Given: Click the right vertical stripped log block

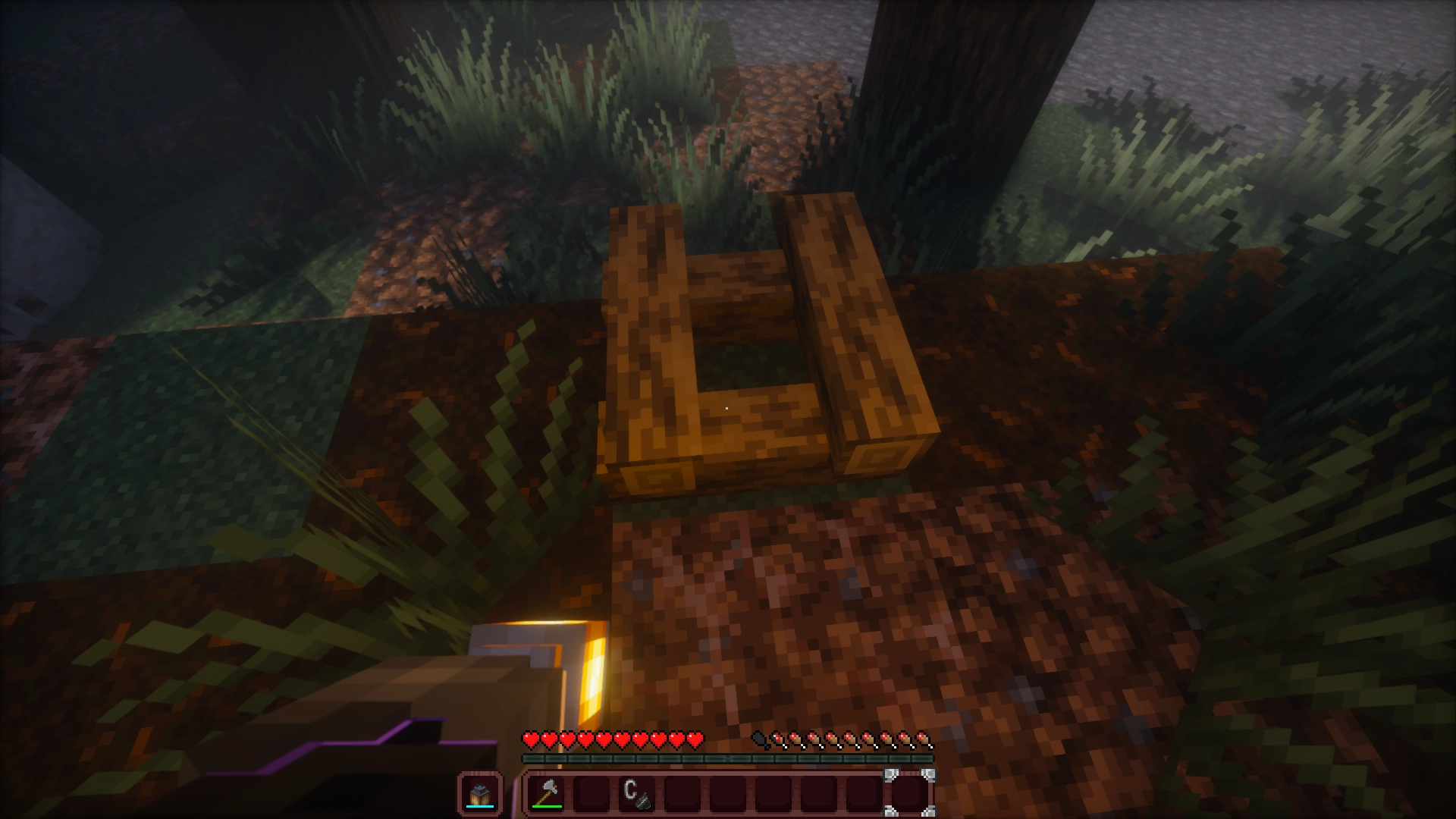Looking at the screenshot, I should click(x=849, y=326).
